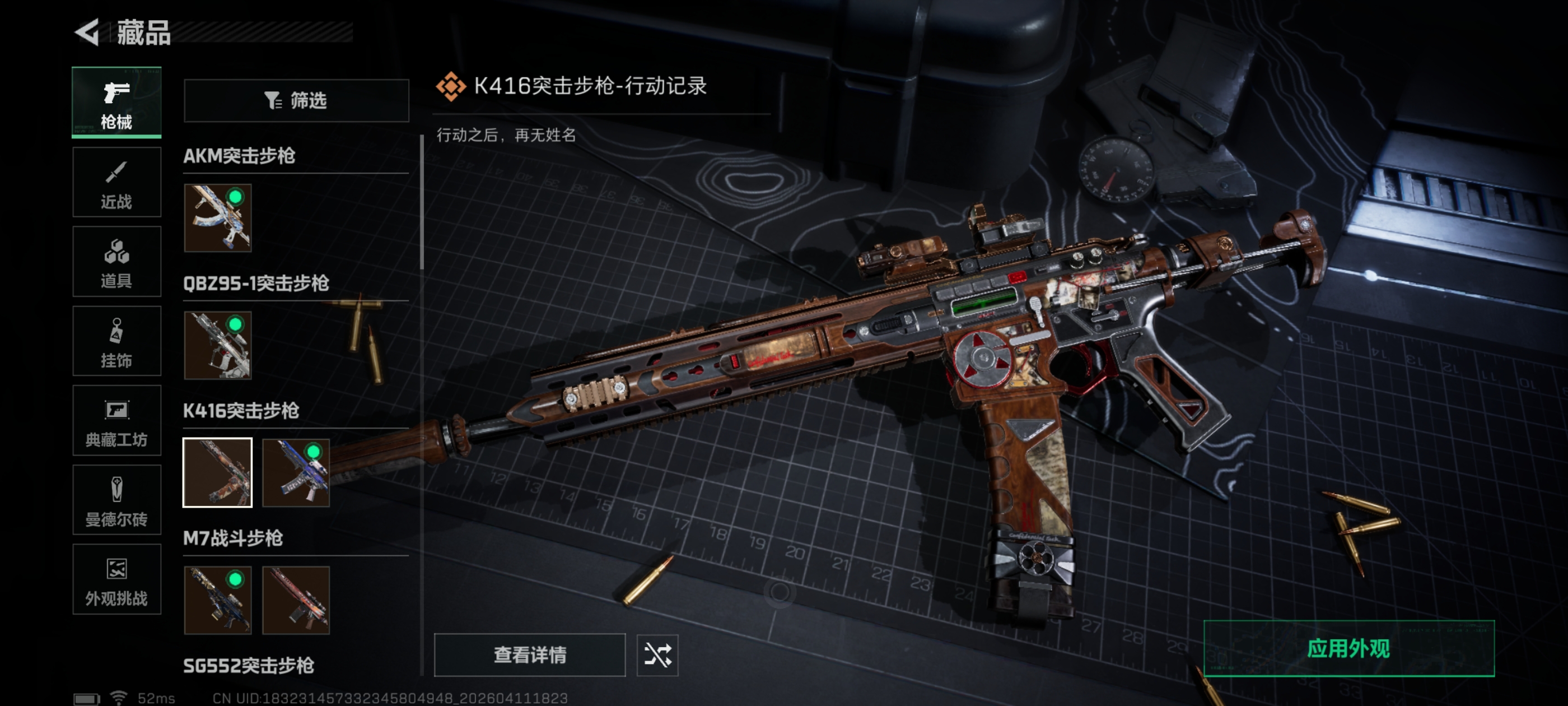Select the blue-gold M7 skin with green dot
The height and width of the screenshot is (706, 1568).
tap(217, 600)
